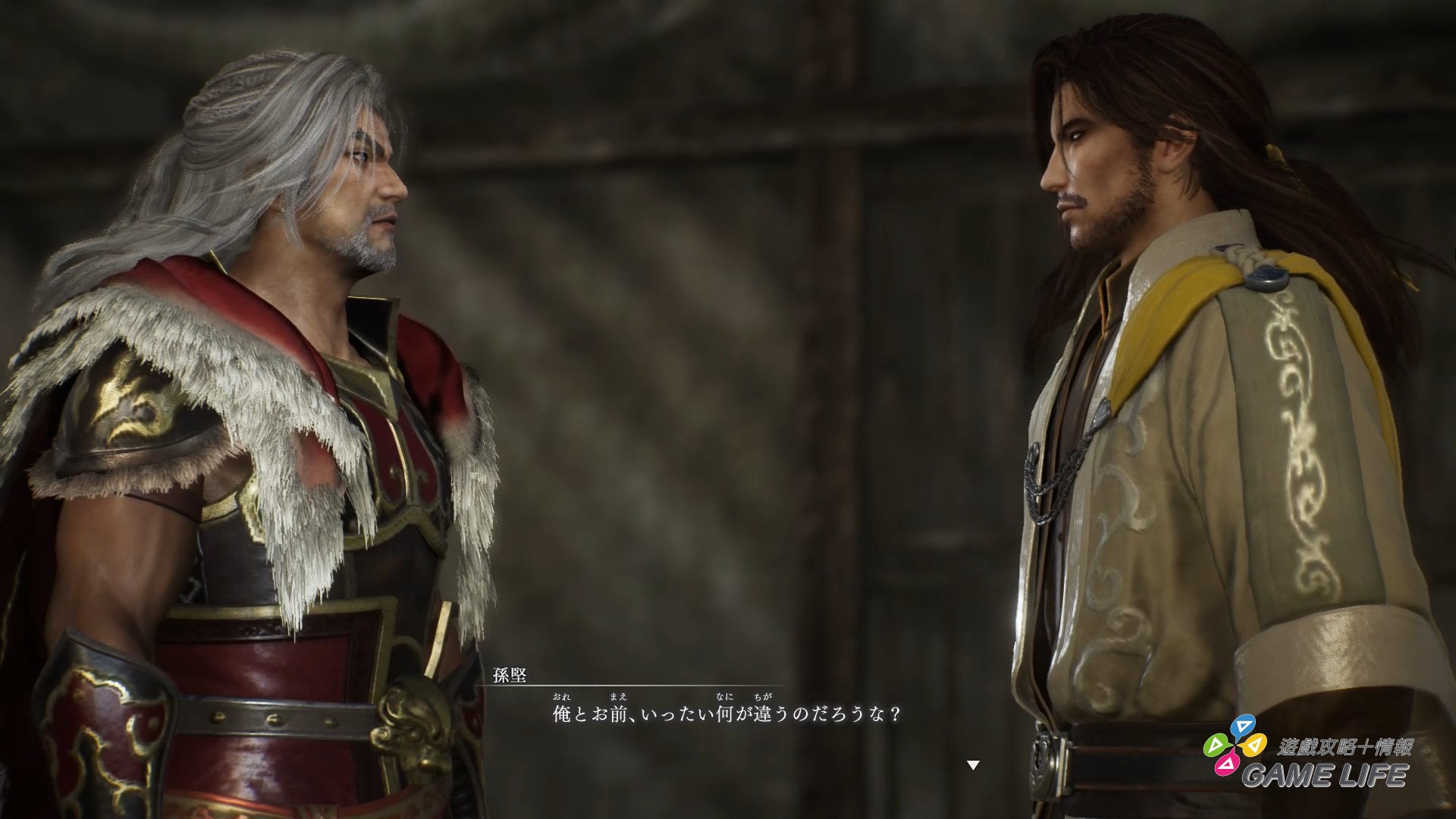Click the furigana おれ above 俺
Image resolution: width=1456 pixels, height=819 pixels.
(x=561, y=697)
